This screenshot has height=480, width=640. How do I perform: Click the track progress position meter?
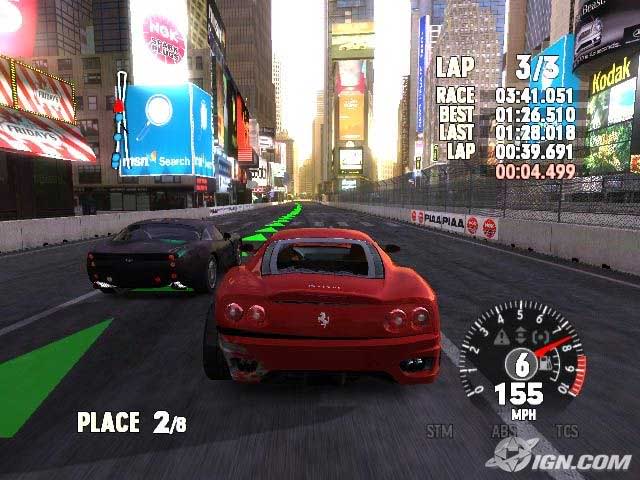click(x=119, y=121)
